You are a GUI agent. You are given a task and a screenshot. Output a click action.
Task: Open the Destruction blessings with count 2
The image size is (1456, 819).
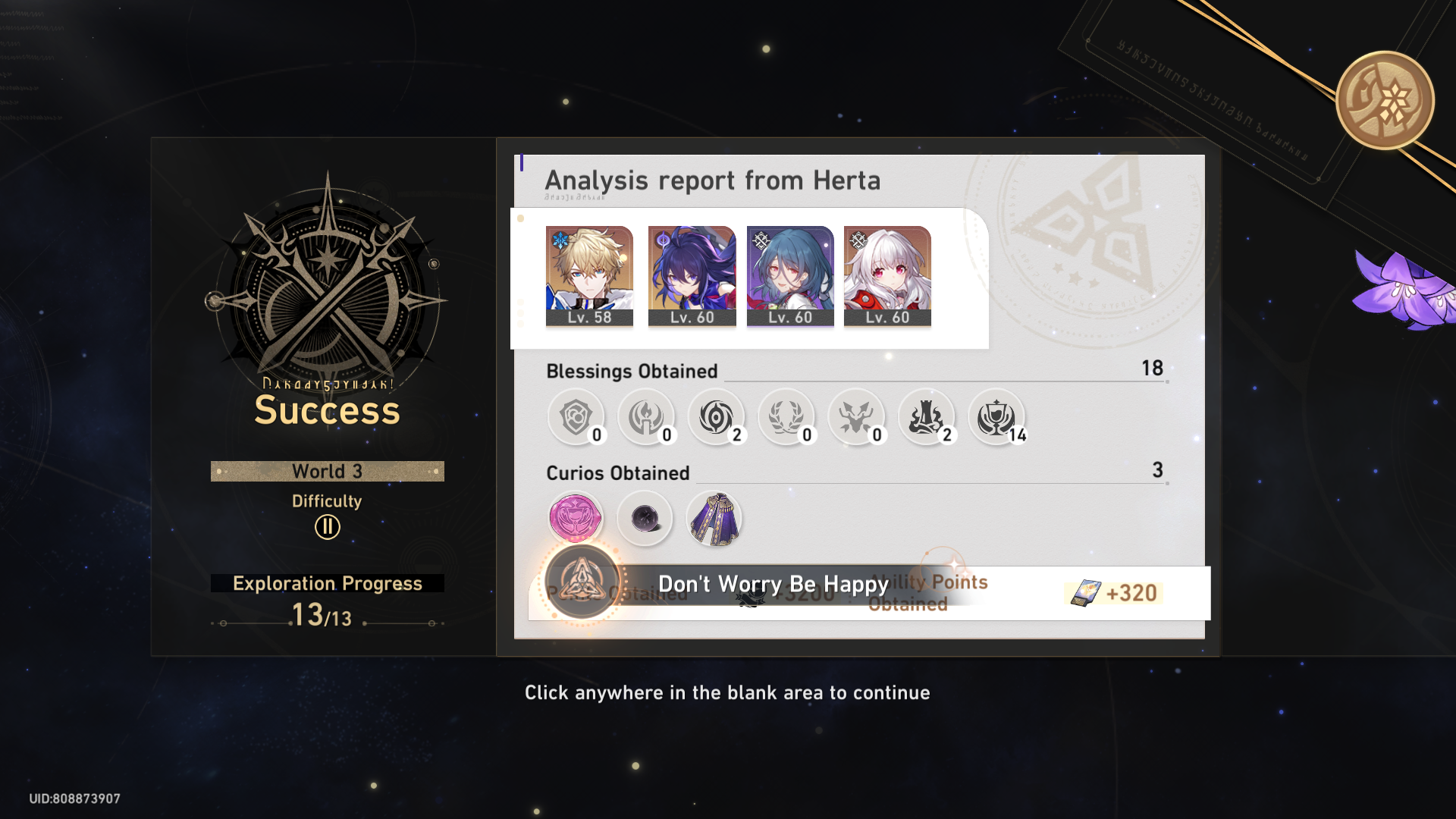tap(928, 417)
